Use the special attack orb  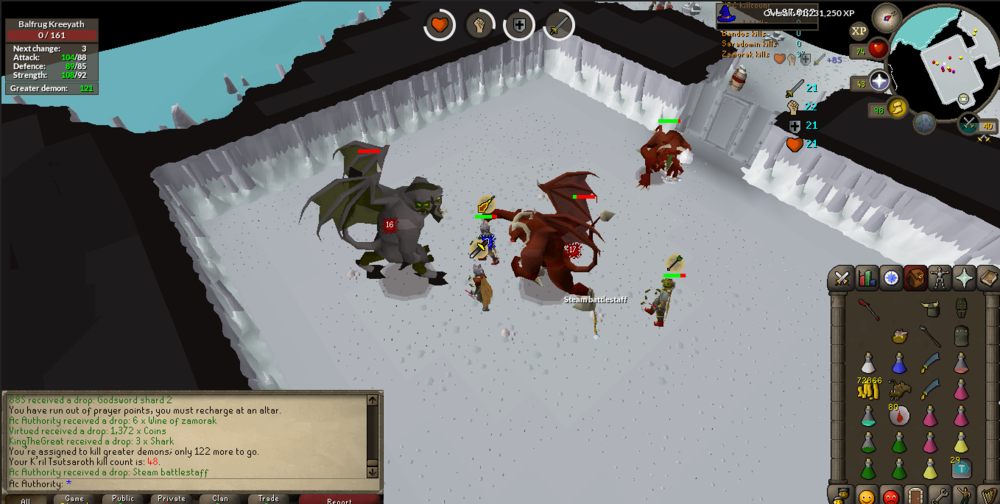click(967, 124)
